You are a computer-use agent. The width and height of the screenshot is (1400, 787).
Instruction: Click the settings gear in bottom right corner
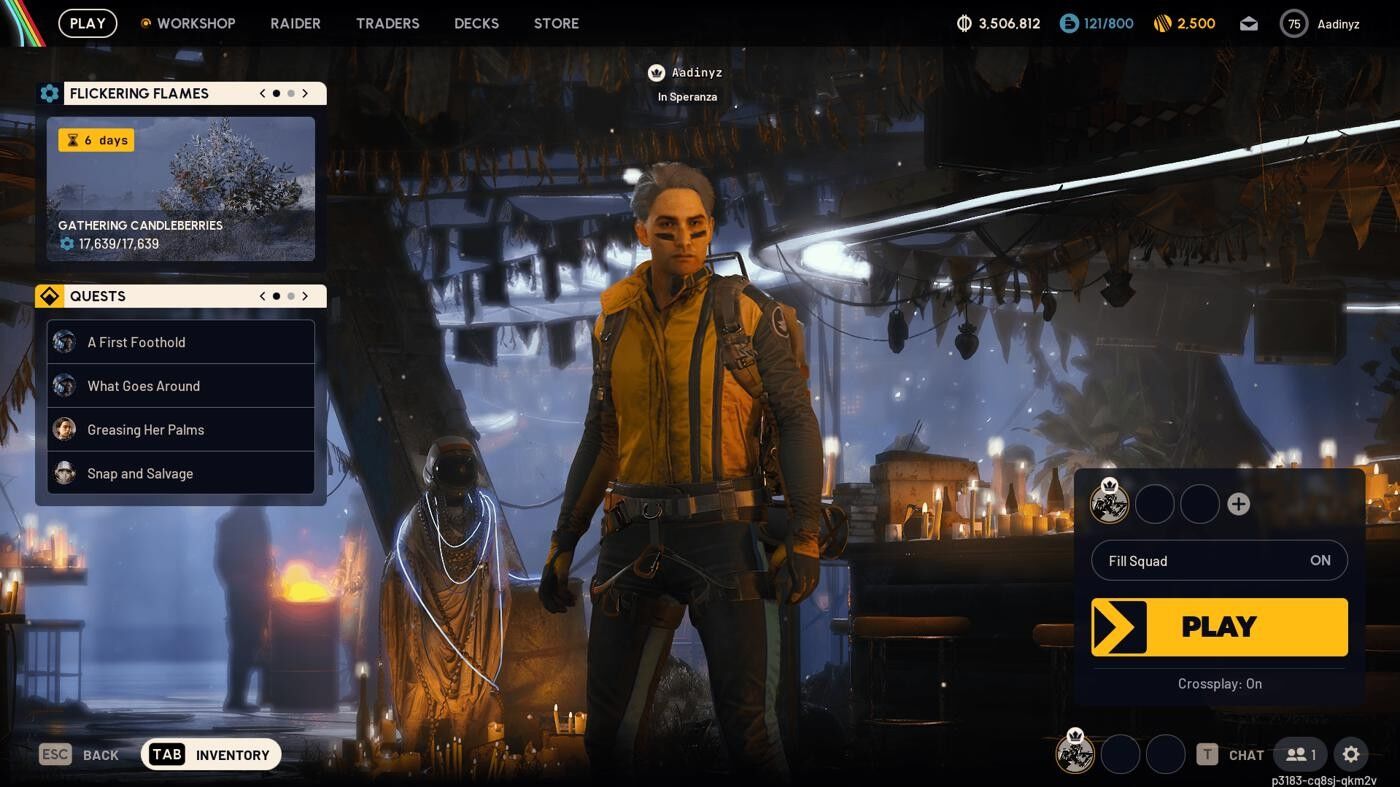pos(1351,755)
